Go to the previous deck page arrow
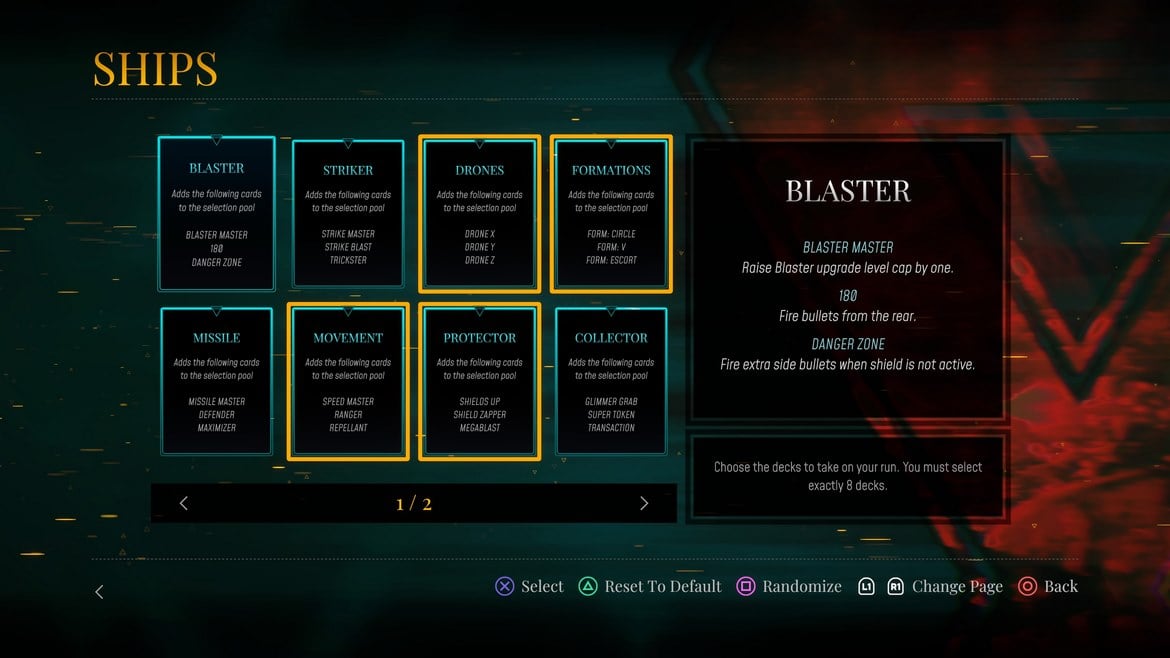Viewport: 1170px width, 658px height. tap(184, 503)
